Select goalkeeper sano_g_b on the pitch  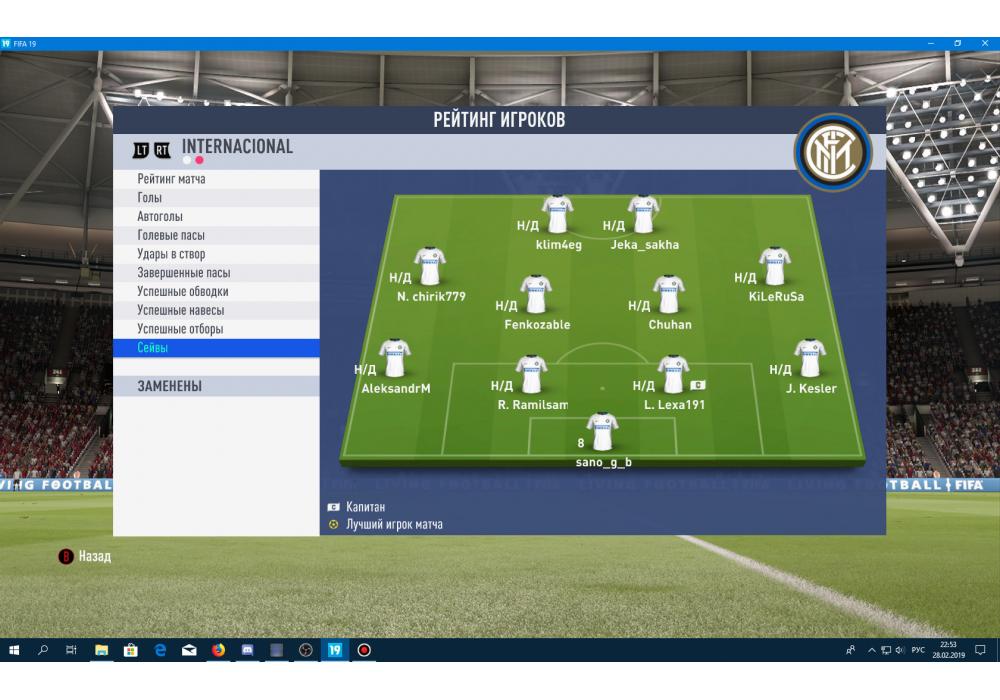pos(602,432)
